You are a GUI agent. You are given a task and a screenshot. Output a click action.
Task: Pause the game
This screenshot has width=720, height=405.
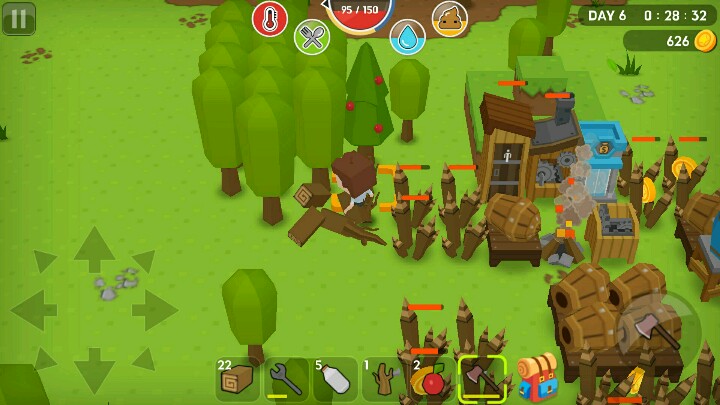18,18
